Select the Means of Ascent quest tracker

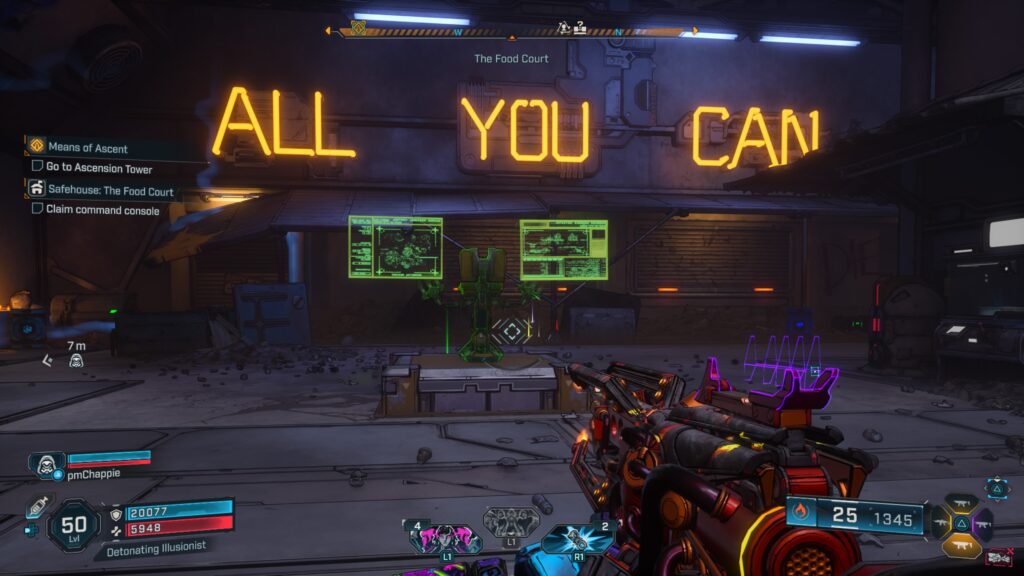88,148
